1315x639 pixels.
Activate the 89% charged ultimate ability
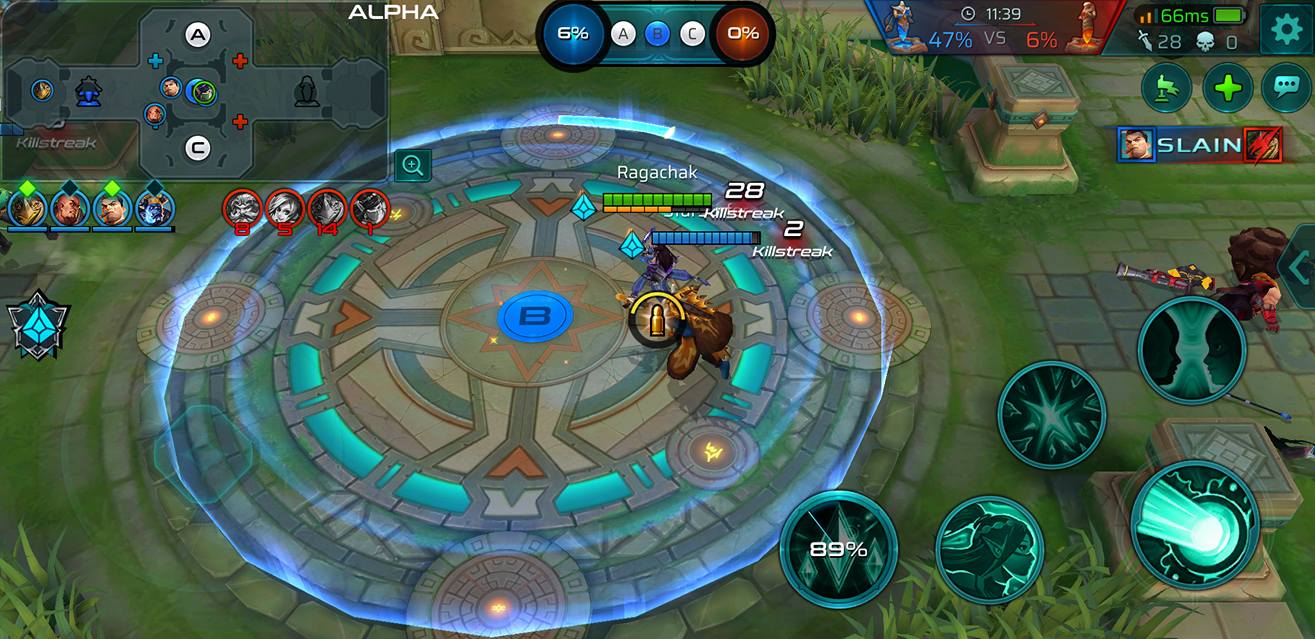pos(838,548)
